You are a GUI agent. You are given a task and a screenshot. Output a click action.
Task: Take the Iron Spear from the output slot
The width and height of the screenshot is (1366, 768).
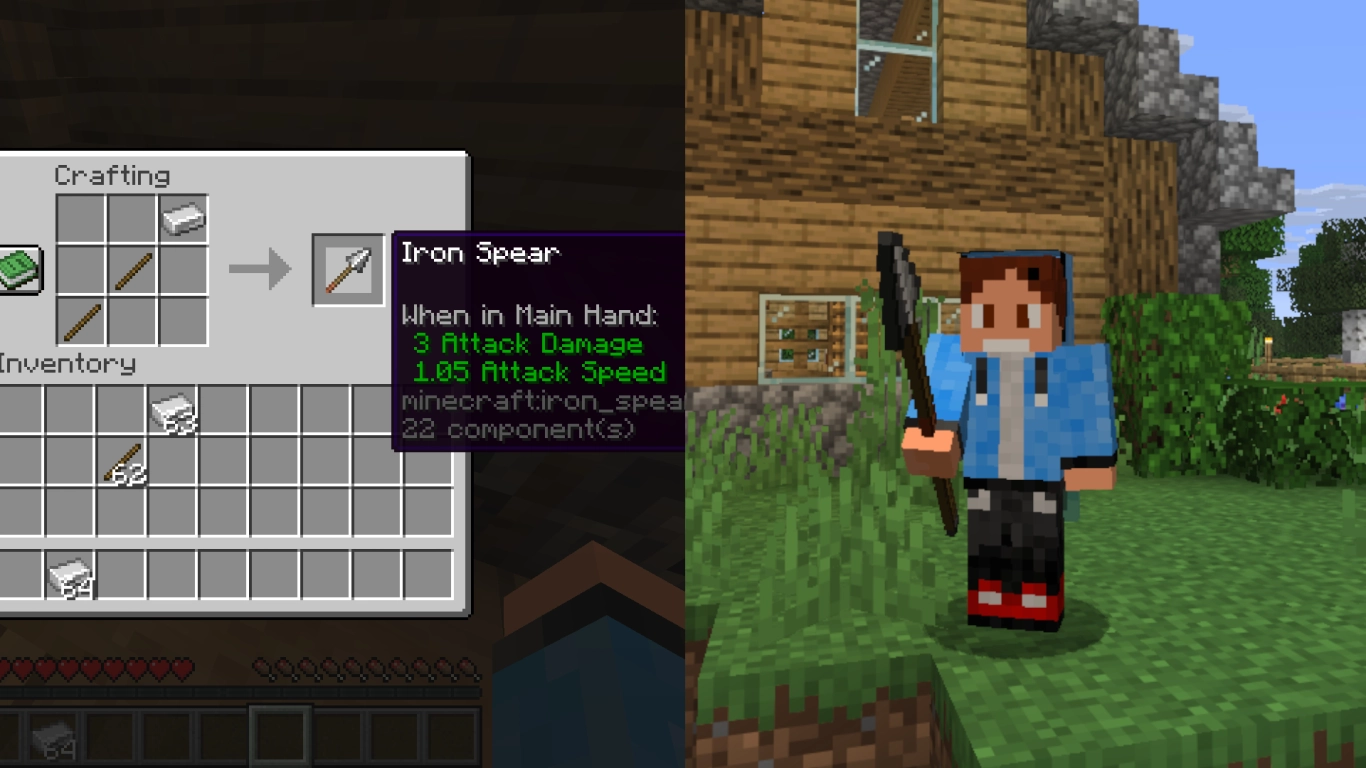(x=348, y=268)
